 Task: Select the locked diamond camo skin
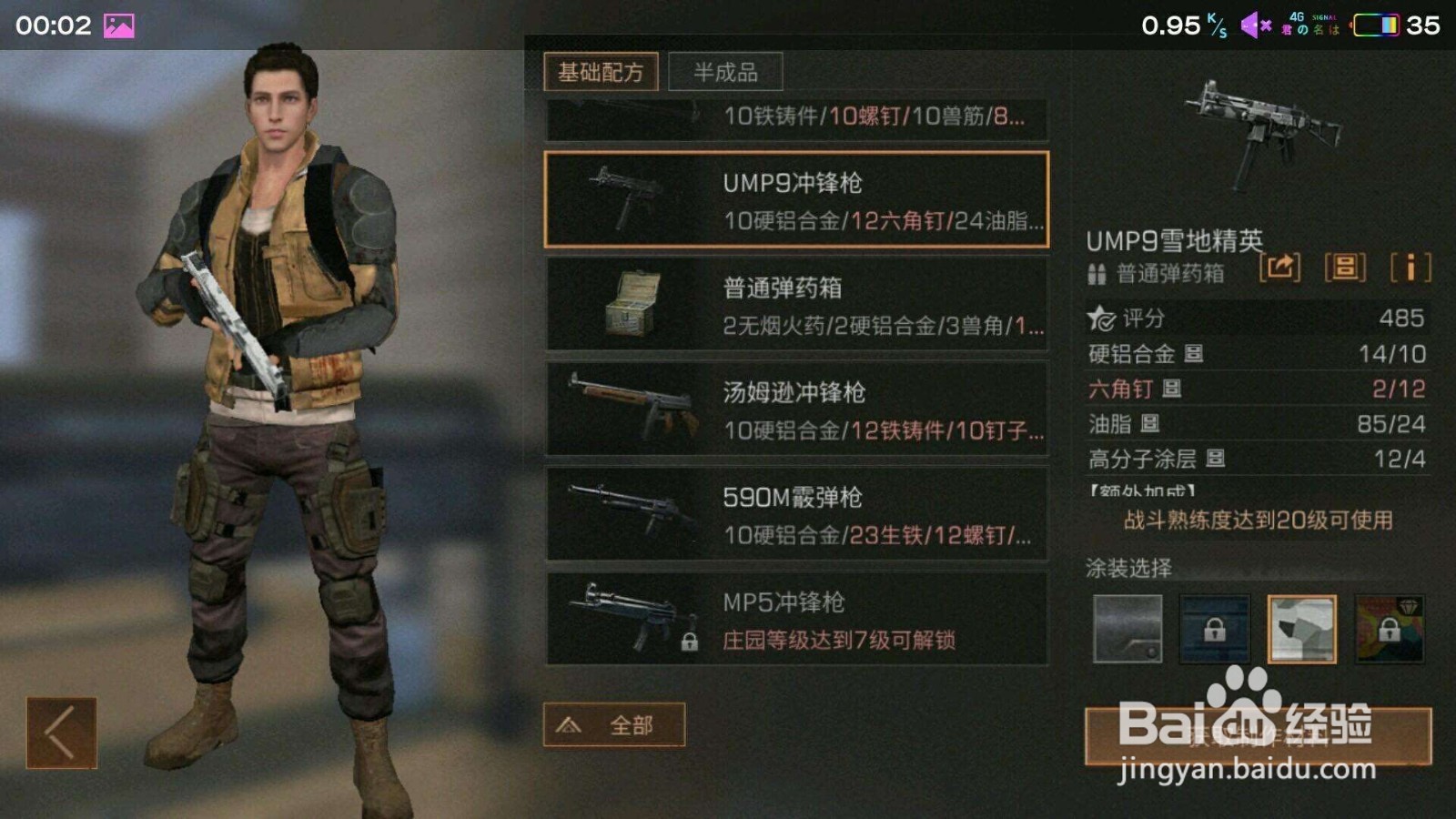point(1390,630)
